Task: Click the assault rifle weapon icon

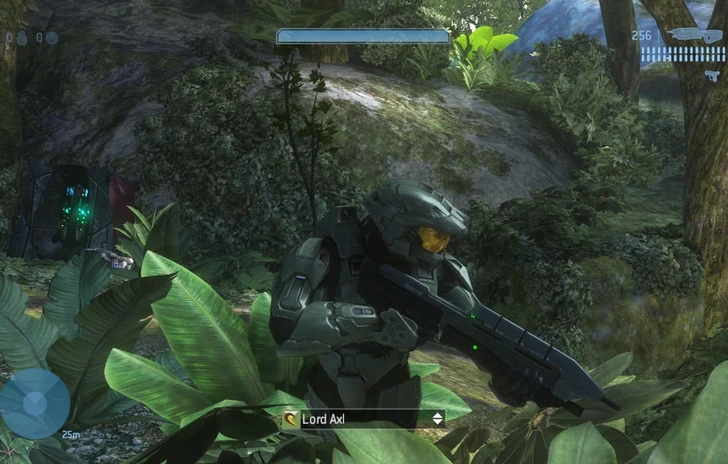Action: (696, 36)
